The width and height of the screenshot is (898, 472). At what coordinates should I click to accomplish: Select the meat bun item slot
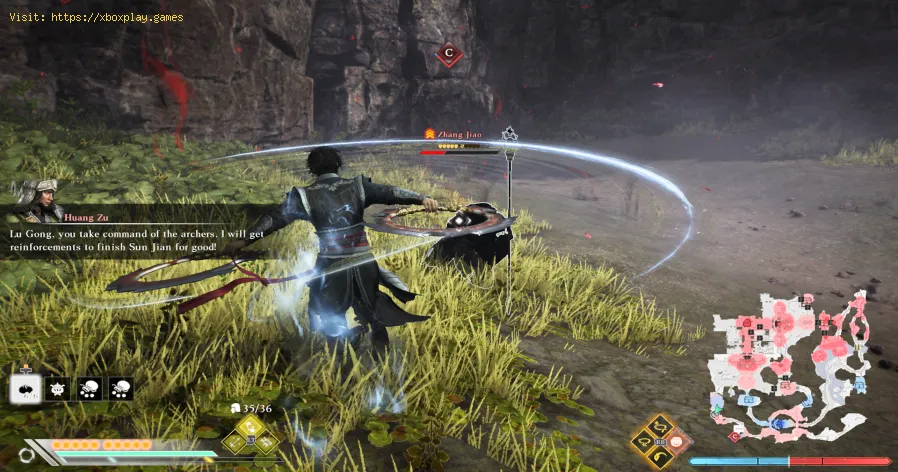26,389
